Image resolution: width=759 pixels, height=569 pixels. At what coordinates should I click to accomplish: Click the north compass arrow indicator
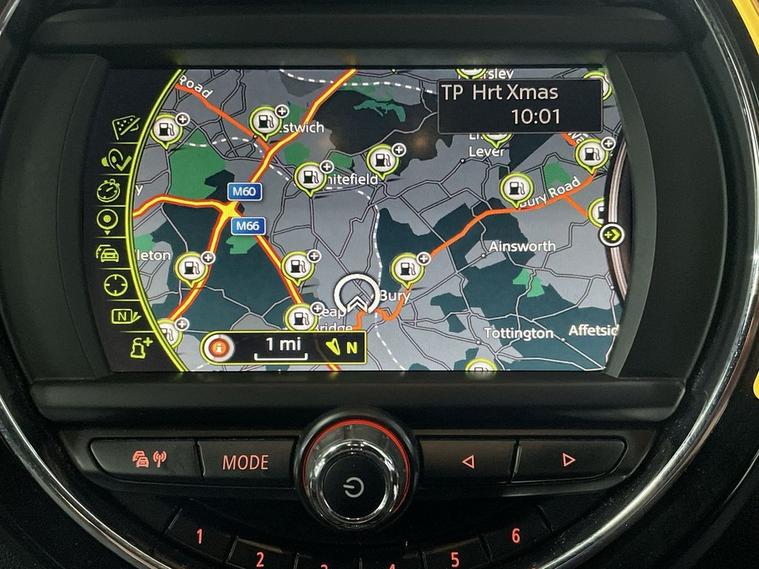(346, 347)
